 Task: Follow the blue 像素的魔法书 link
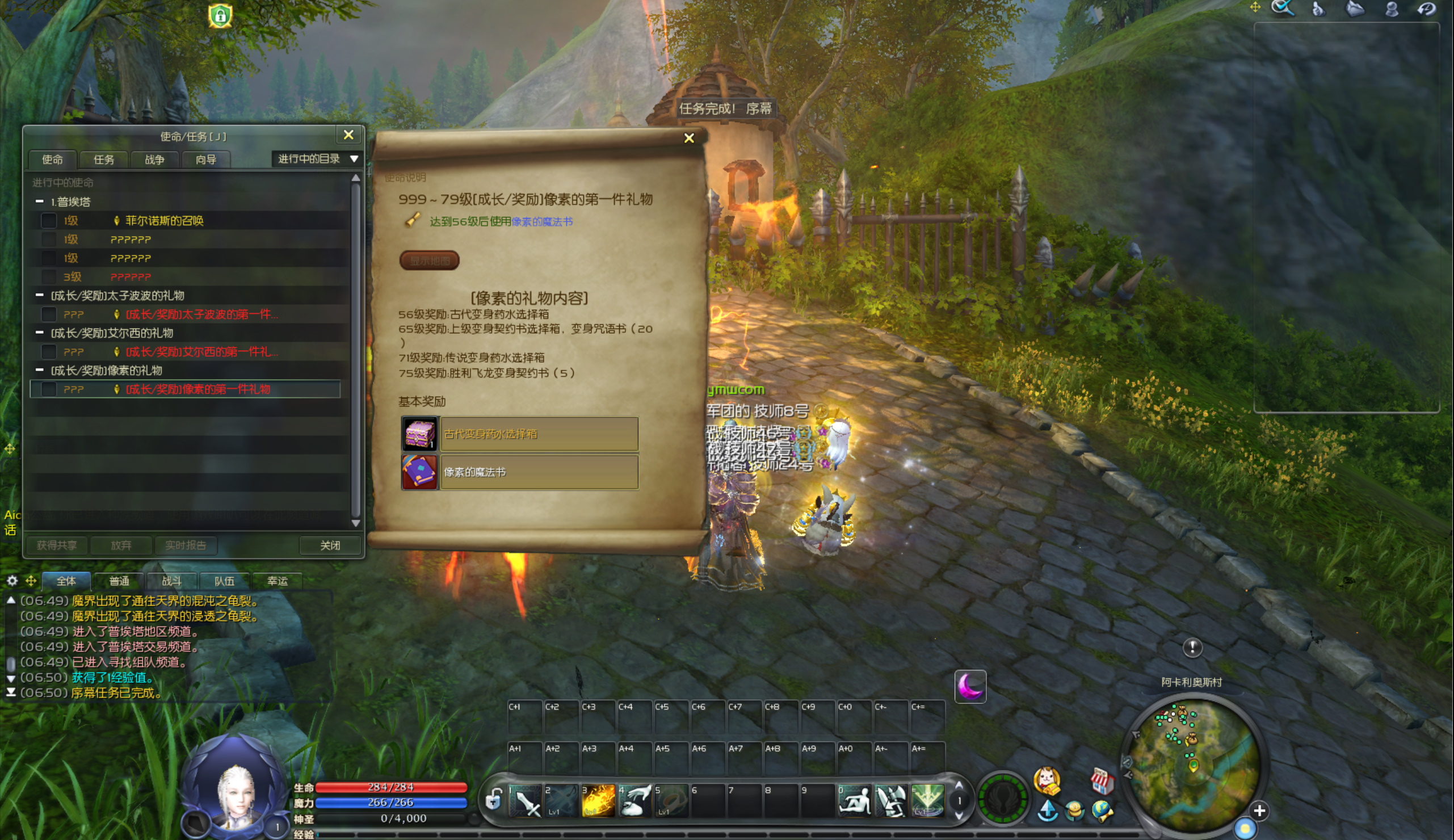[x=542, y=221]
